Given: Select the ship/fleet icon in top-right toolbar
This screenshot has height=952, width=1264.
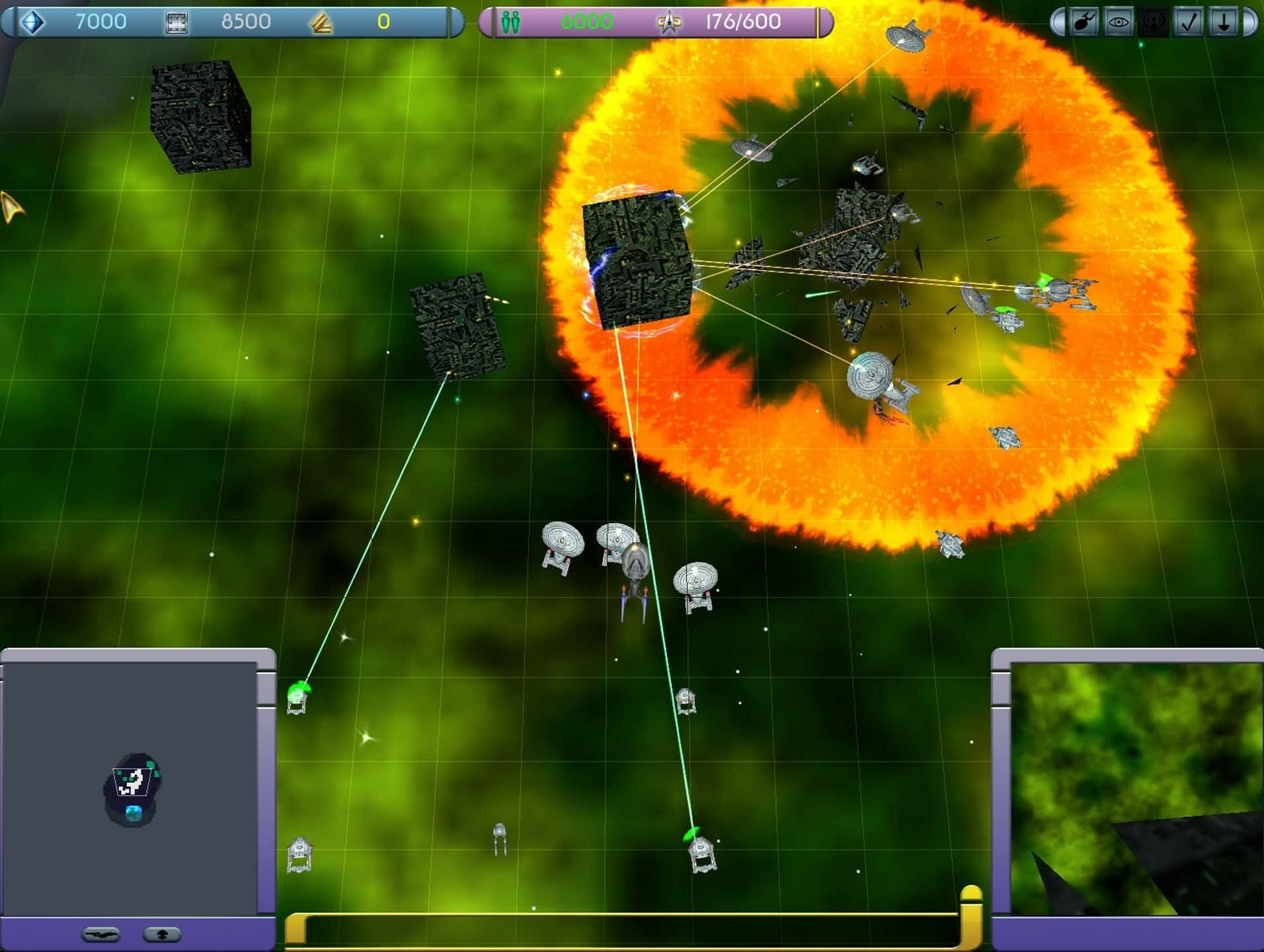Looking at the screenshot, I should [1084, 22].
